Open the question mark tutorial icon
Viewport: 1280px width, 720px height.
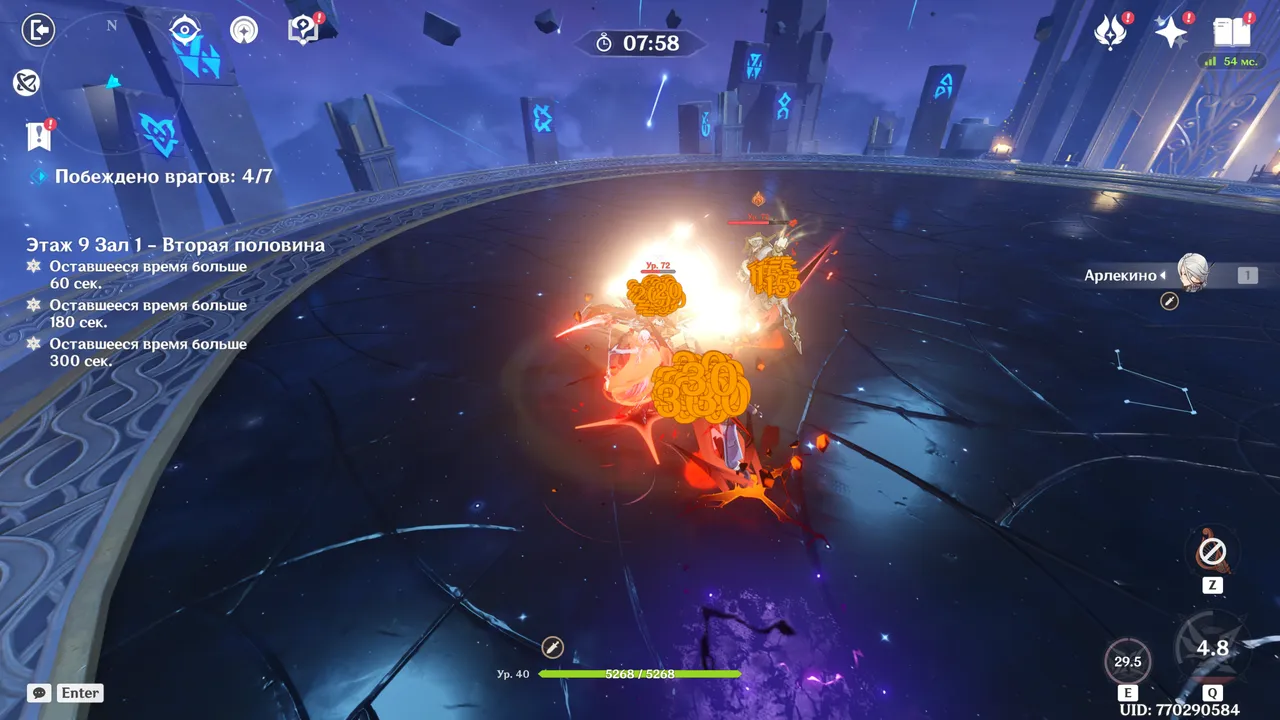[302, 30]
